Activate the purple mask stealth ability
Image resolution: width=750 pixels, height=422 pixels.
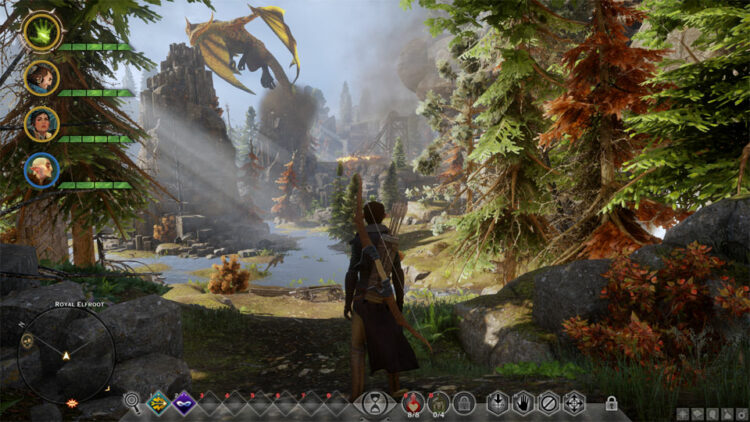click(185, 403)
